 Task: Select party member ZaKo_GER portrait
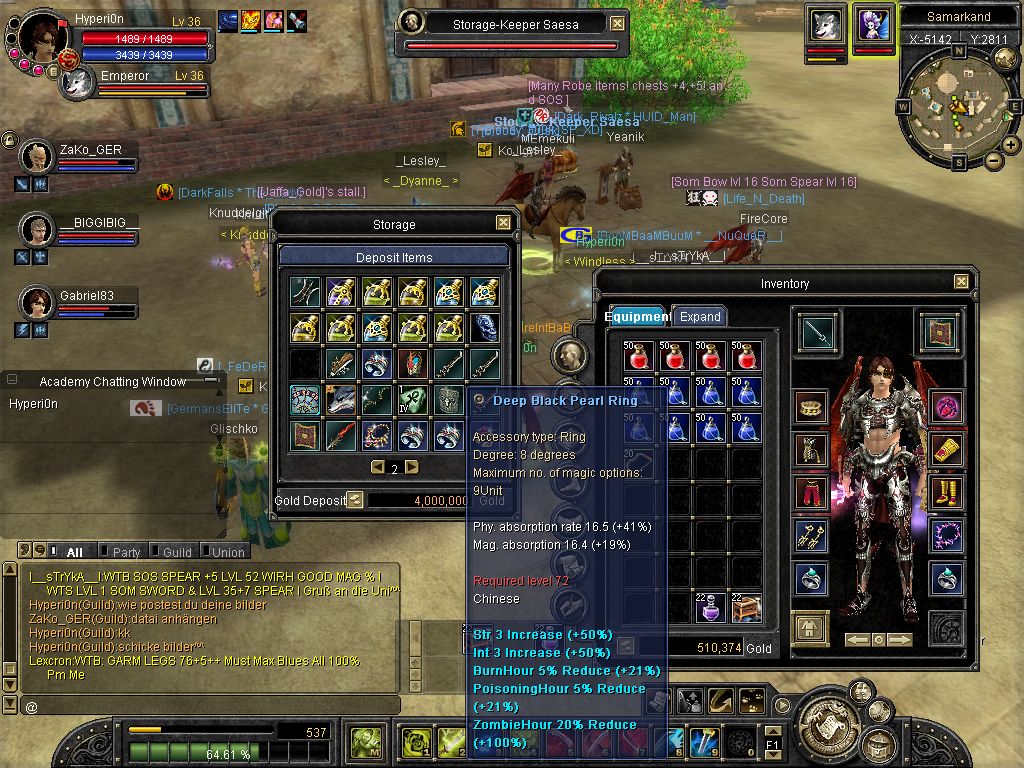point(37,156)
